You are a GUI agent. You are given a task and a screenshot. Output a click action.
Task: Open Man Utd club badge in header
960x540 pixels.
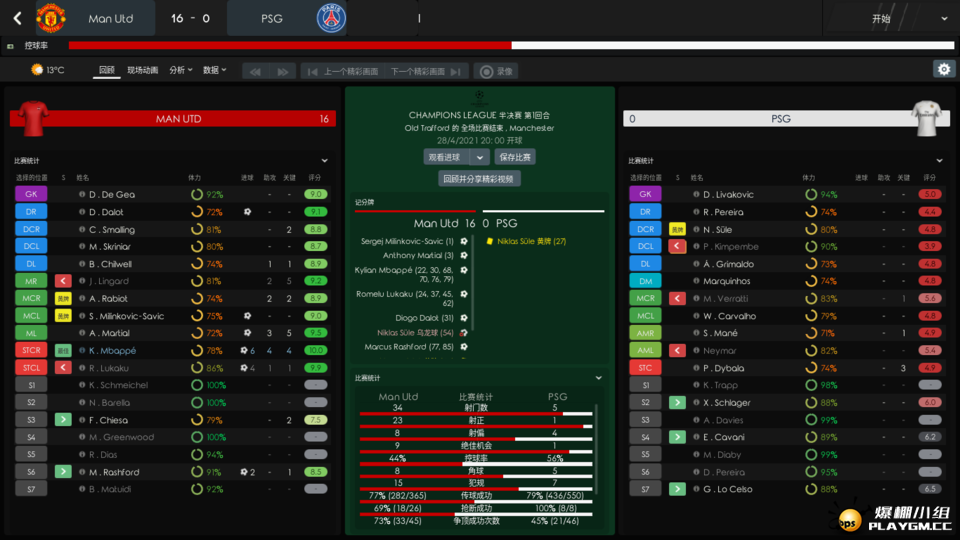(x=50, y=18)
